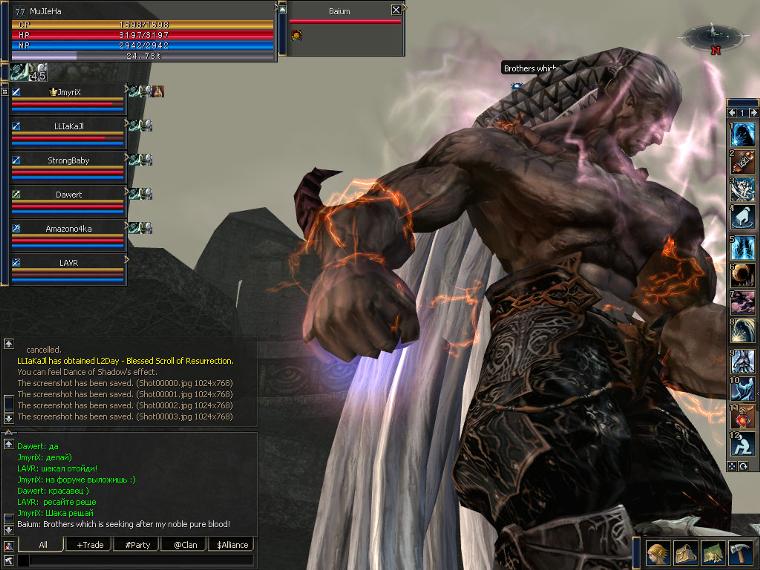Screen dimensions: 760x570
Task: Use the skill in shortcut slot 1
Action: (x=743, y=133)
